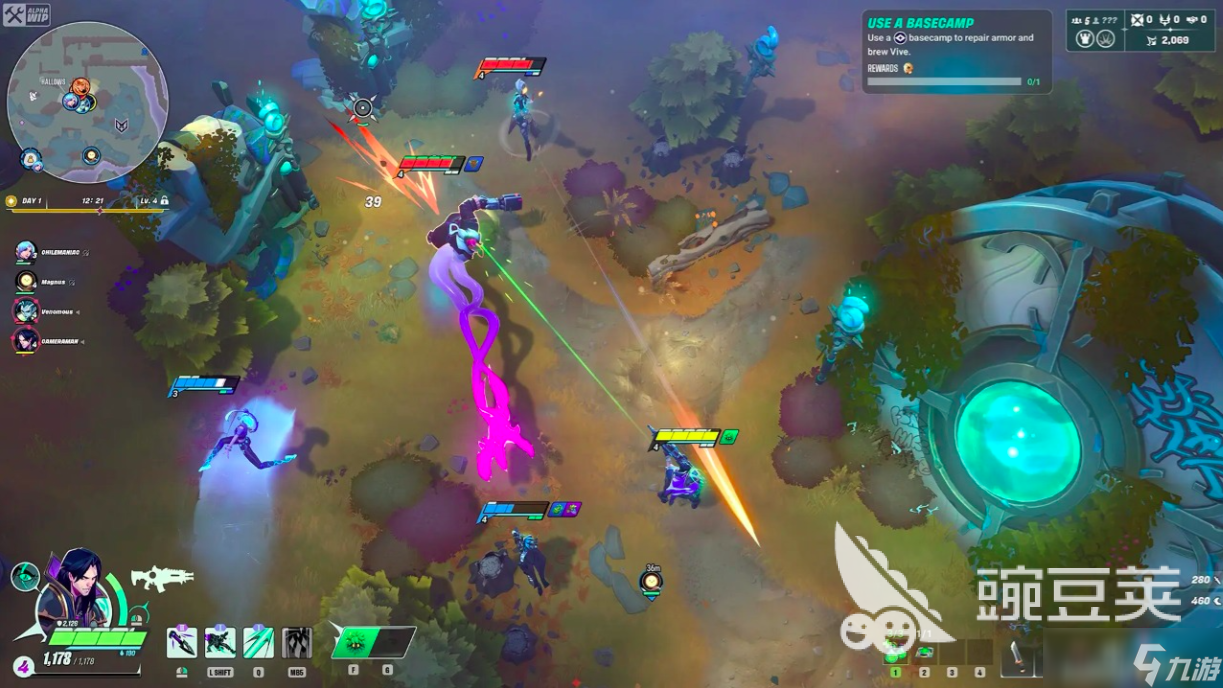Open the Use a Basecamp objective tracker
Screen dimensions: 1223x688
[956, 52]
